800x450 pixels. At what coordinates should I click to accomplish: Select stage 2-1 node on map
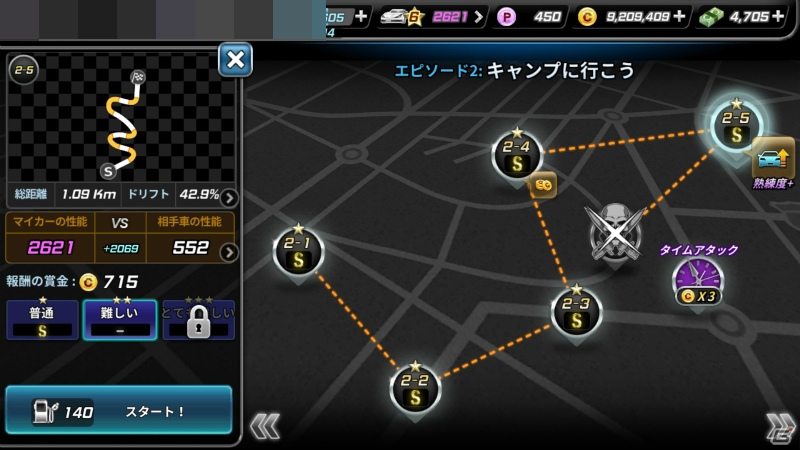pos(298,251)
